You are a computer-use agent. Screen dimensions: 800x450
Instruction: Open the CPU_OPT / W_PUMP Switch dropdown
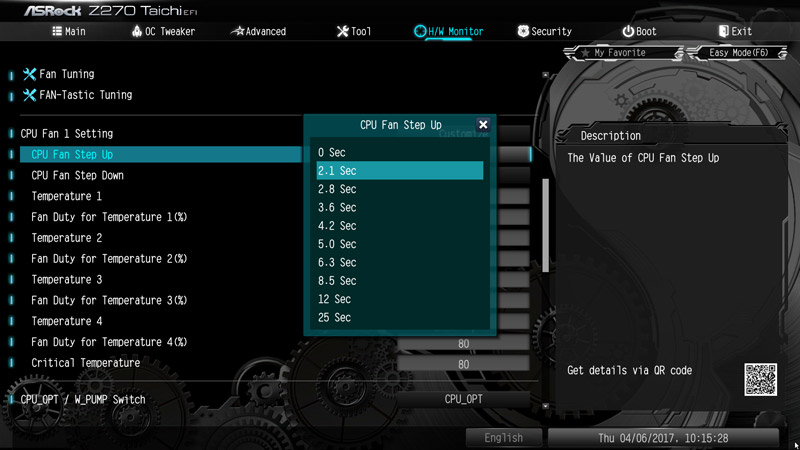[x=463, y=399]
